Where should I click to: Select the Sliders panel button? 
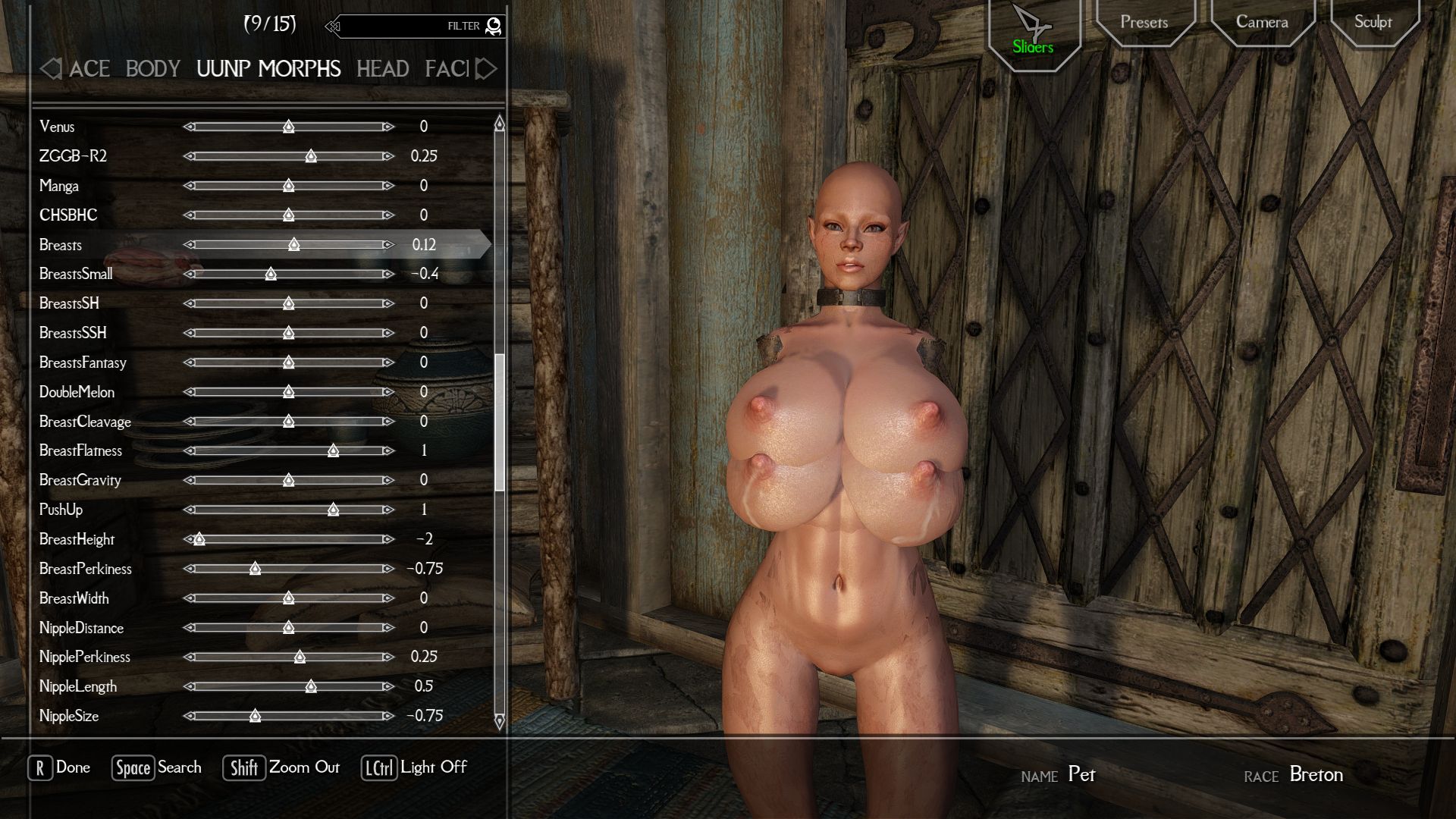[x=1033, y=34]
